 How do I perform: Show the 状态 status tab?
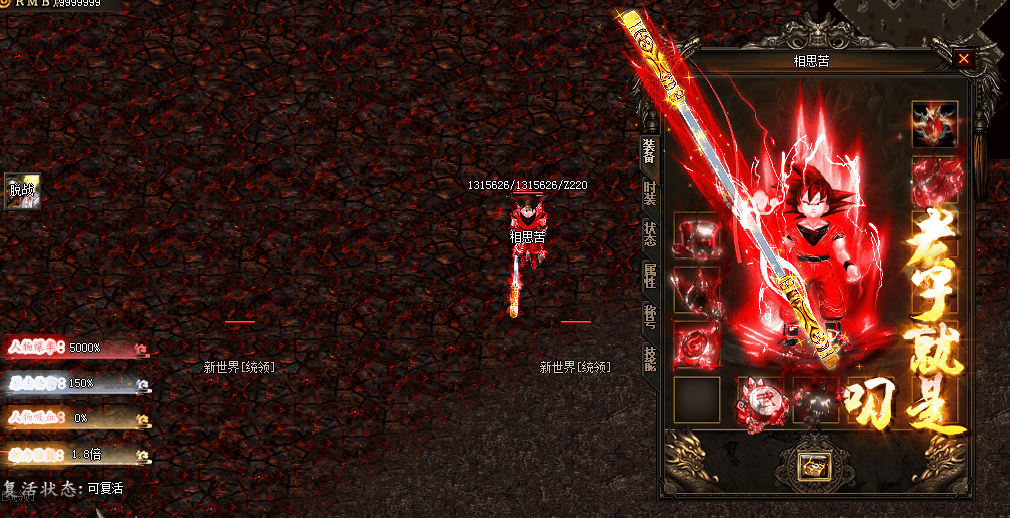pyautogui.click(x=649, y=234)
